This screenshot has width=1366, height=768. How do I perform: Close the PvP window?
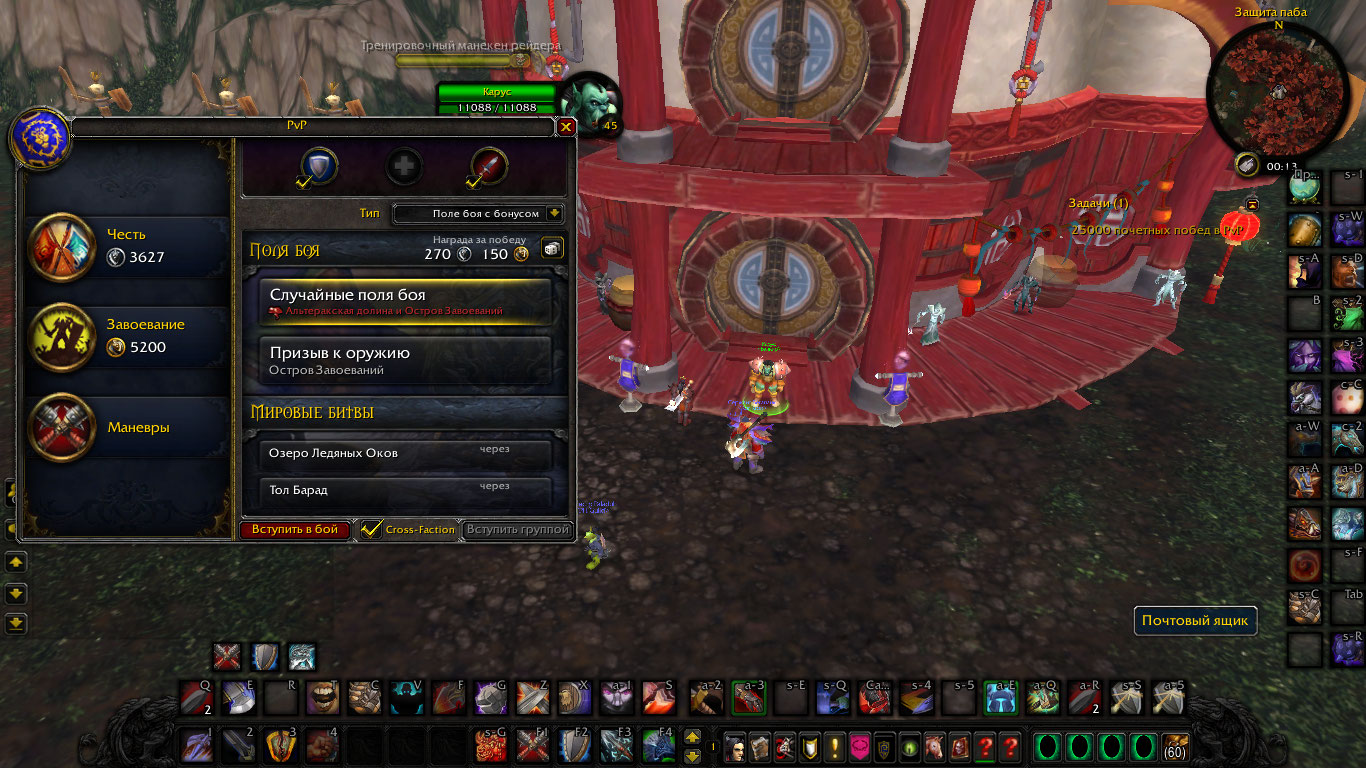coord(566,127)
